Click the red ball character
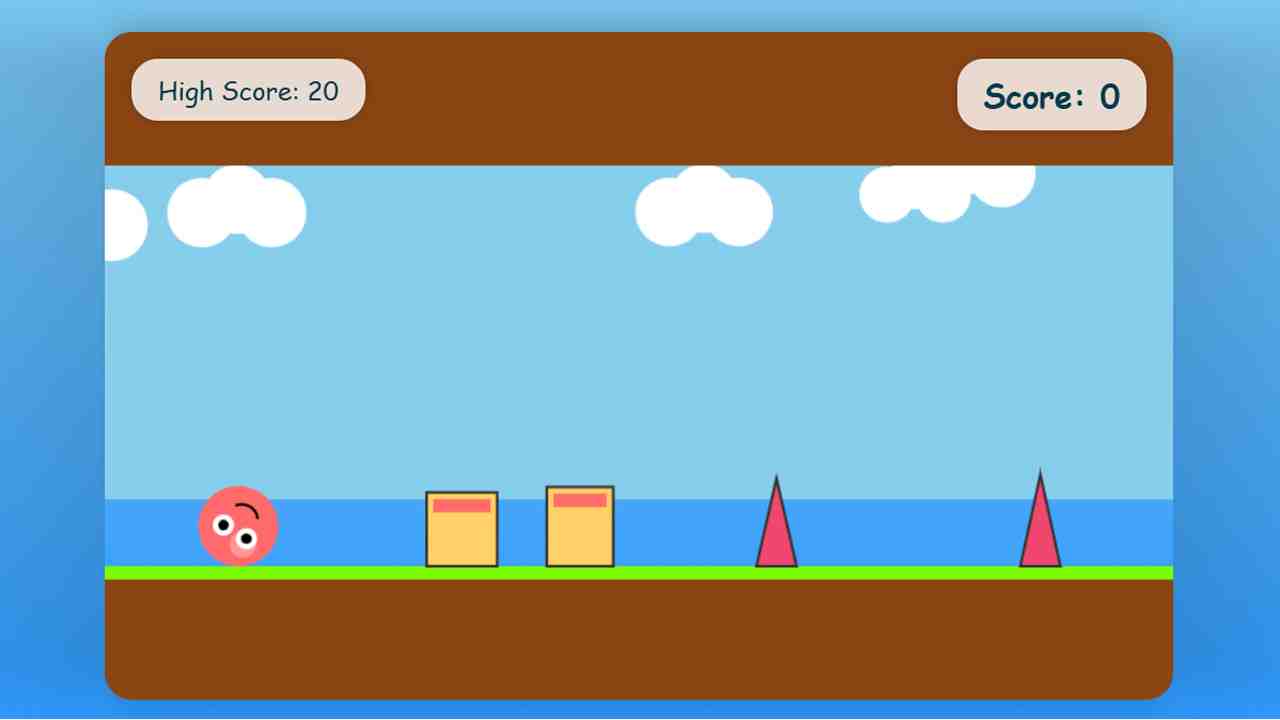 238,525
